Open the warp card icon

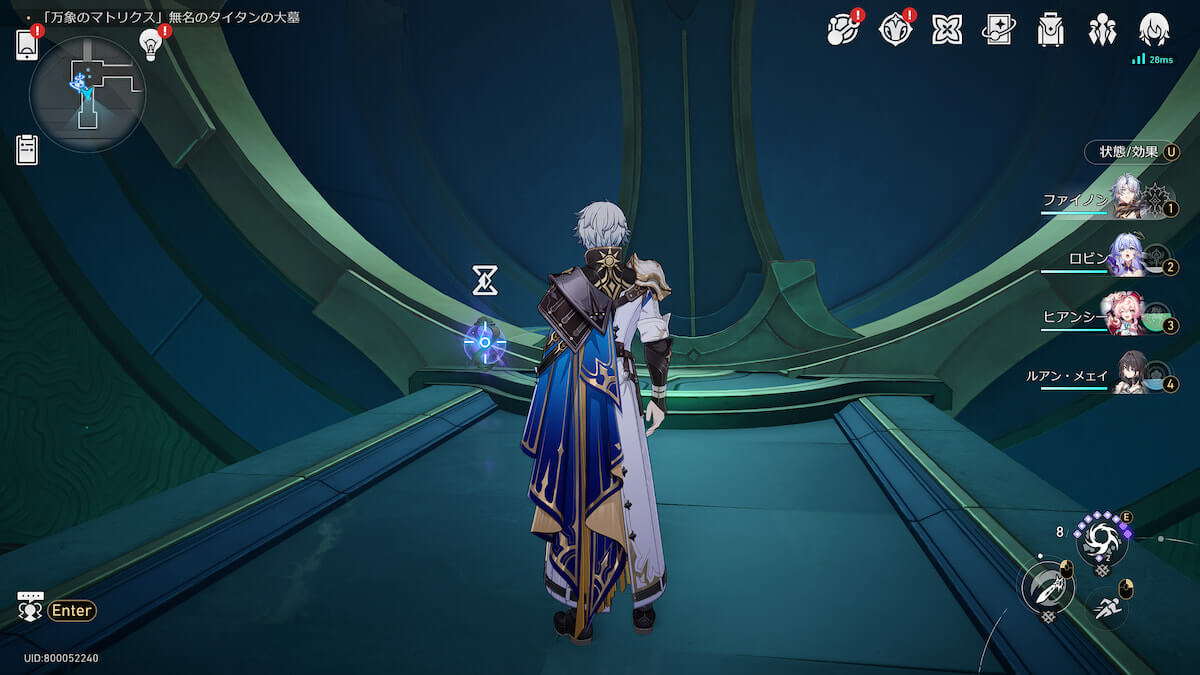(999, 30)
